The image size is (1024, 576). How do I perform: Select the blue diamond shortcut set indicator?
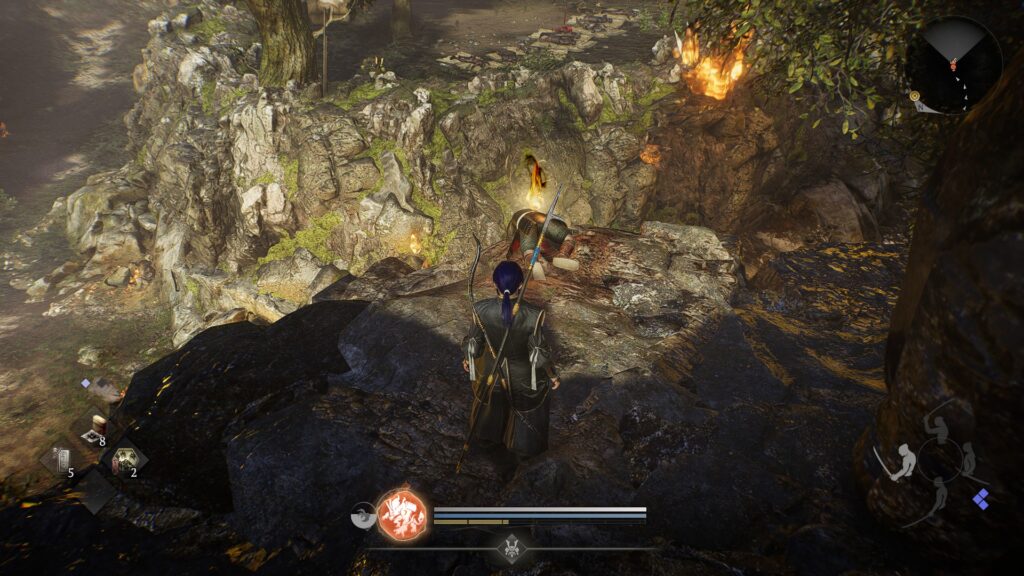[85, 383]
